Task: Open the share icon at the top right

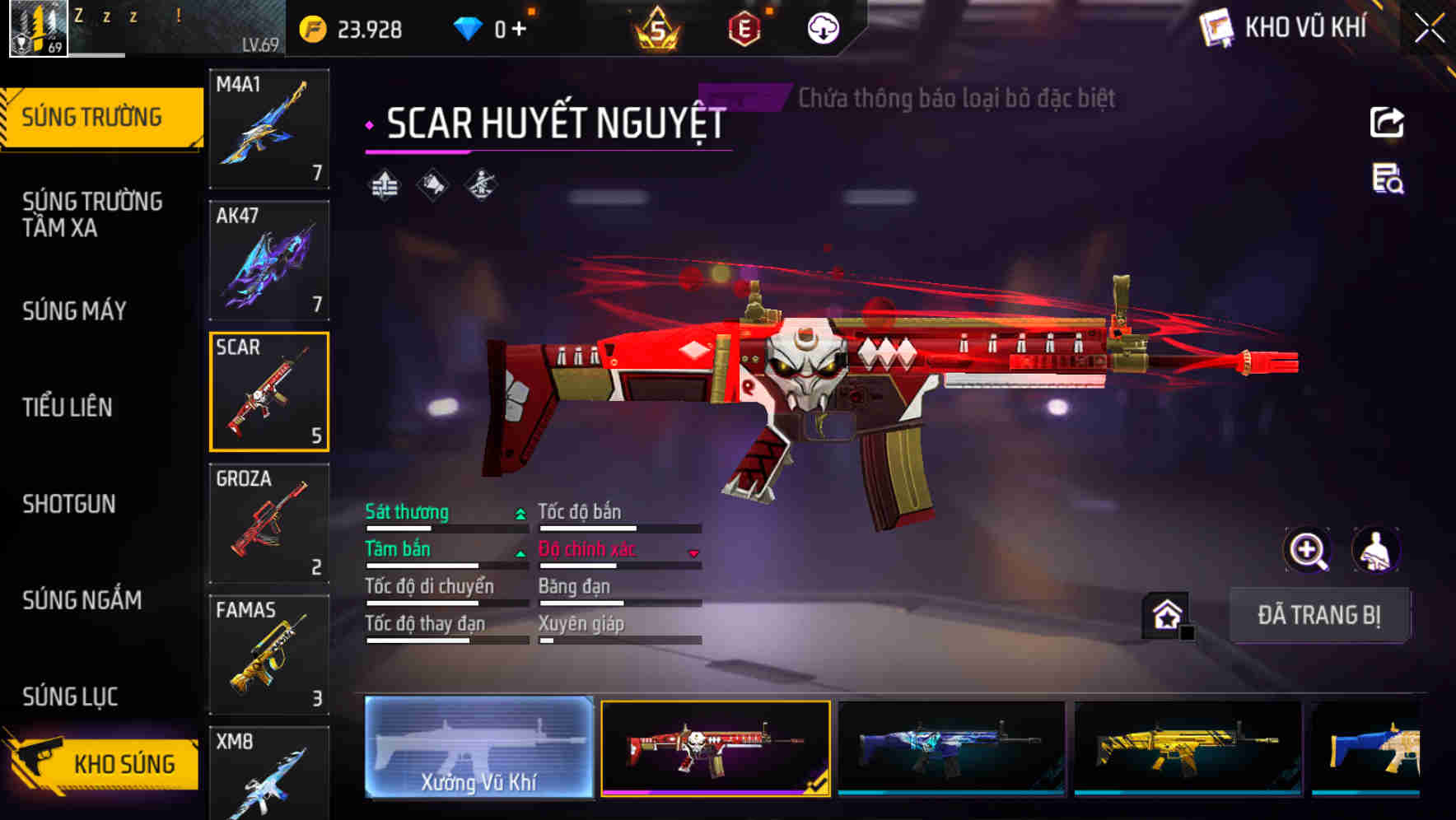Action: click(x=1387, y=122)
